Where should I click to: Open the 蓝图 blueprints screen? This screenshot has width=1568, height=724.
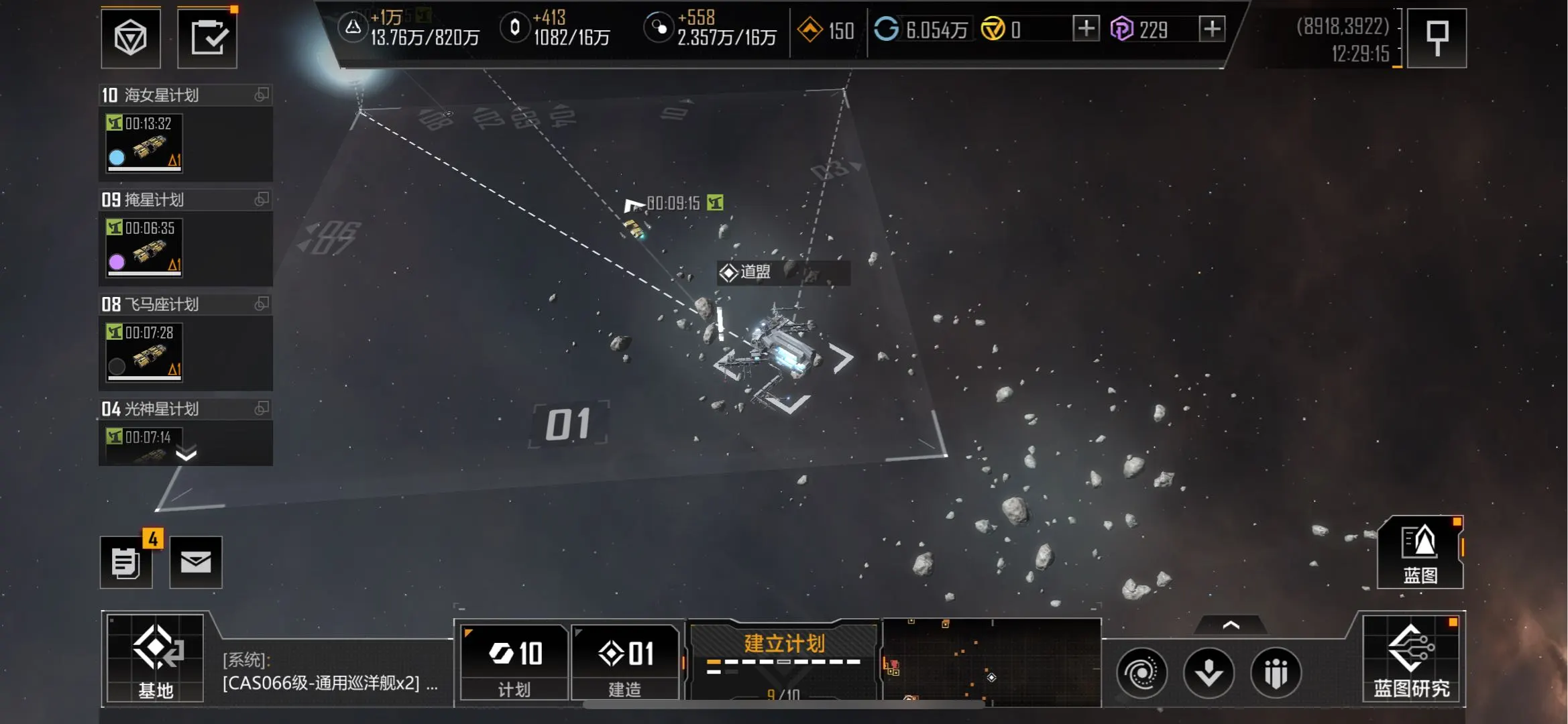pos(1420,553)
